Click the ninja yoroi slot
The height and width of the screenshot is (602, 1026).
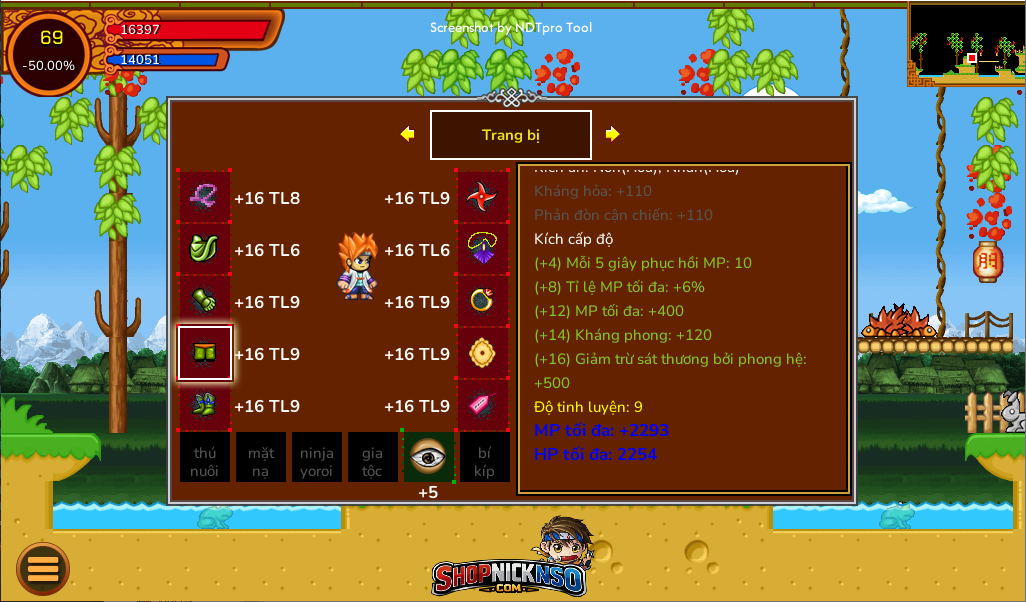click(317, 458)
